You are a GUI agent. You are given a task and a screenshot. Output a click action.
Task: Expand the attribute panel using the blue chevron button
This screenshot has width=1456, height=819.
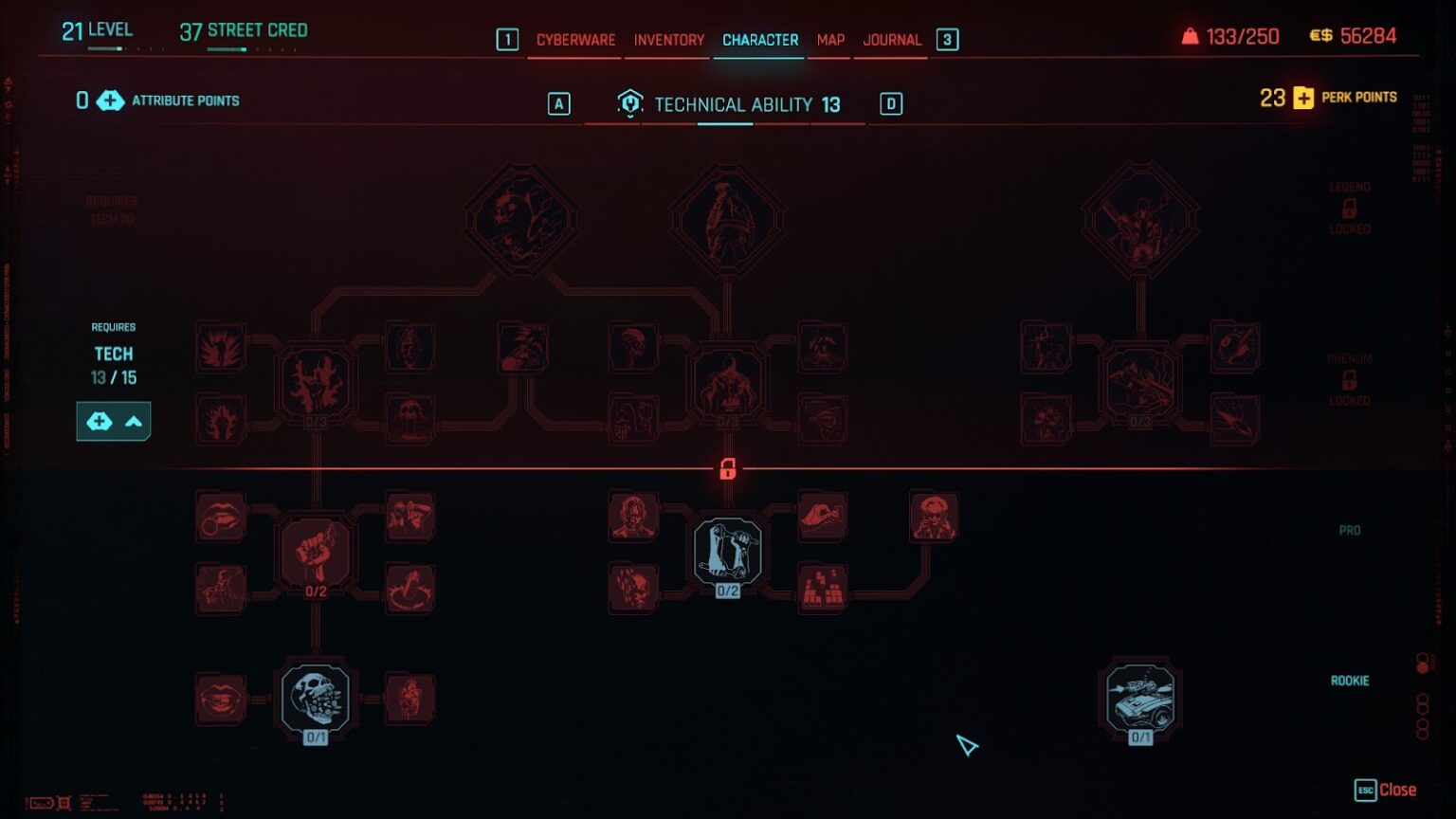pyautogui.click(x=134, y=421)
